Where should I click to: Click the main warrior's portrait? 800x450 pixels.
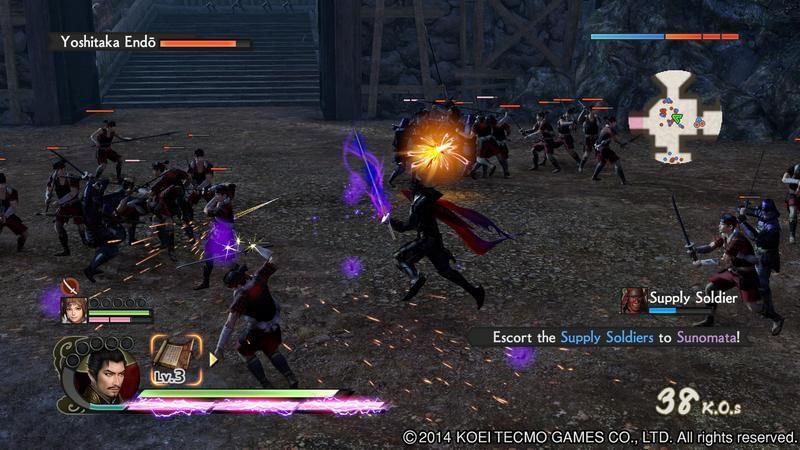pos(101,375)
